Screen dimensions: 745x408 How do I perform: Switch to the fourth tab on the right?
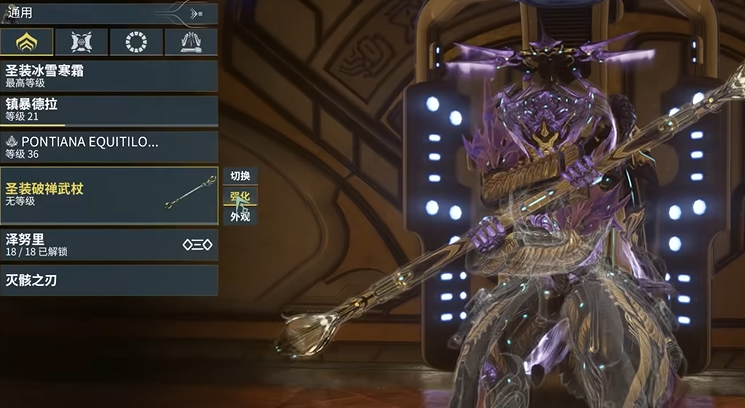click(191, 42)
